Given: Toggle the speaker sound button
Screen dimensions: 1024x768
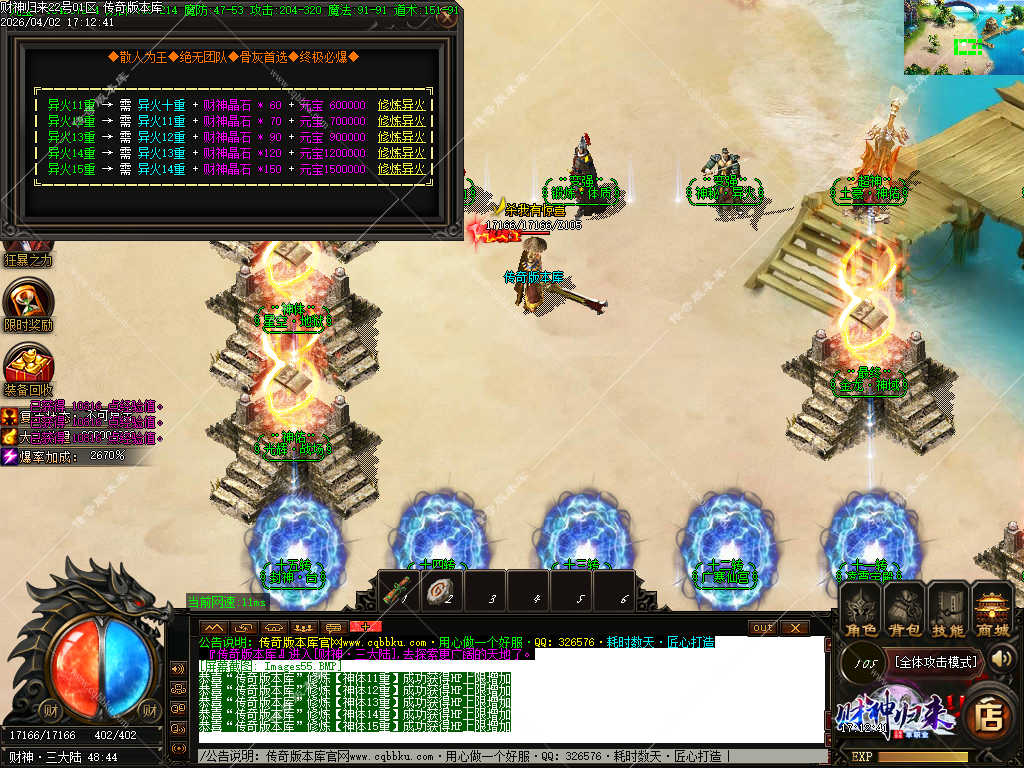Looking at the screenshot, I should click(x=1002, y=658).
